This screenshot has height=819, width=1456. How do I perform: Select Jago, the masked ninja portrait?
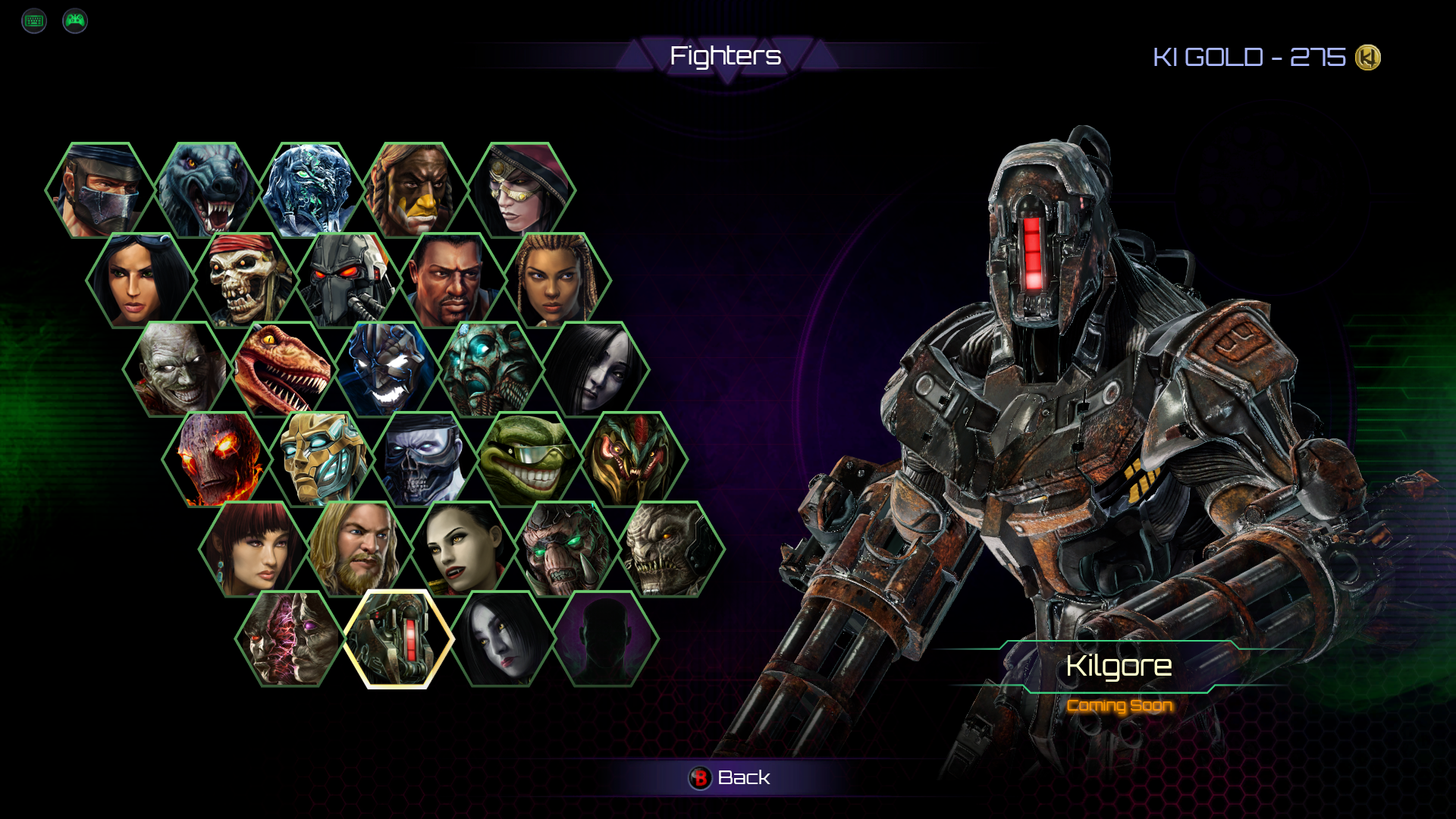(100, 190)
